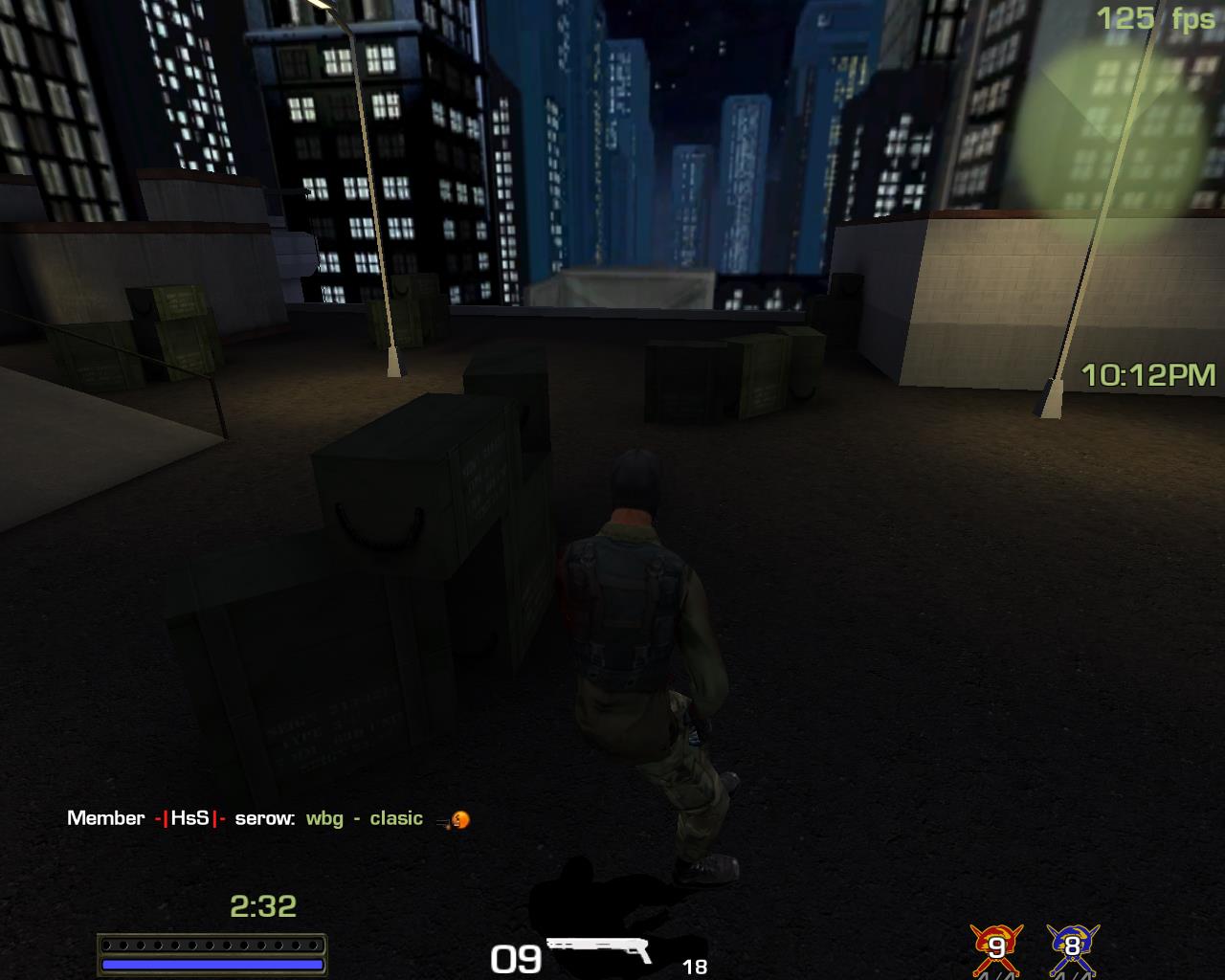Click the red team score emblem

[x=996, y=947]
